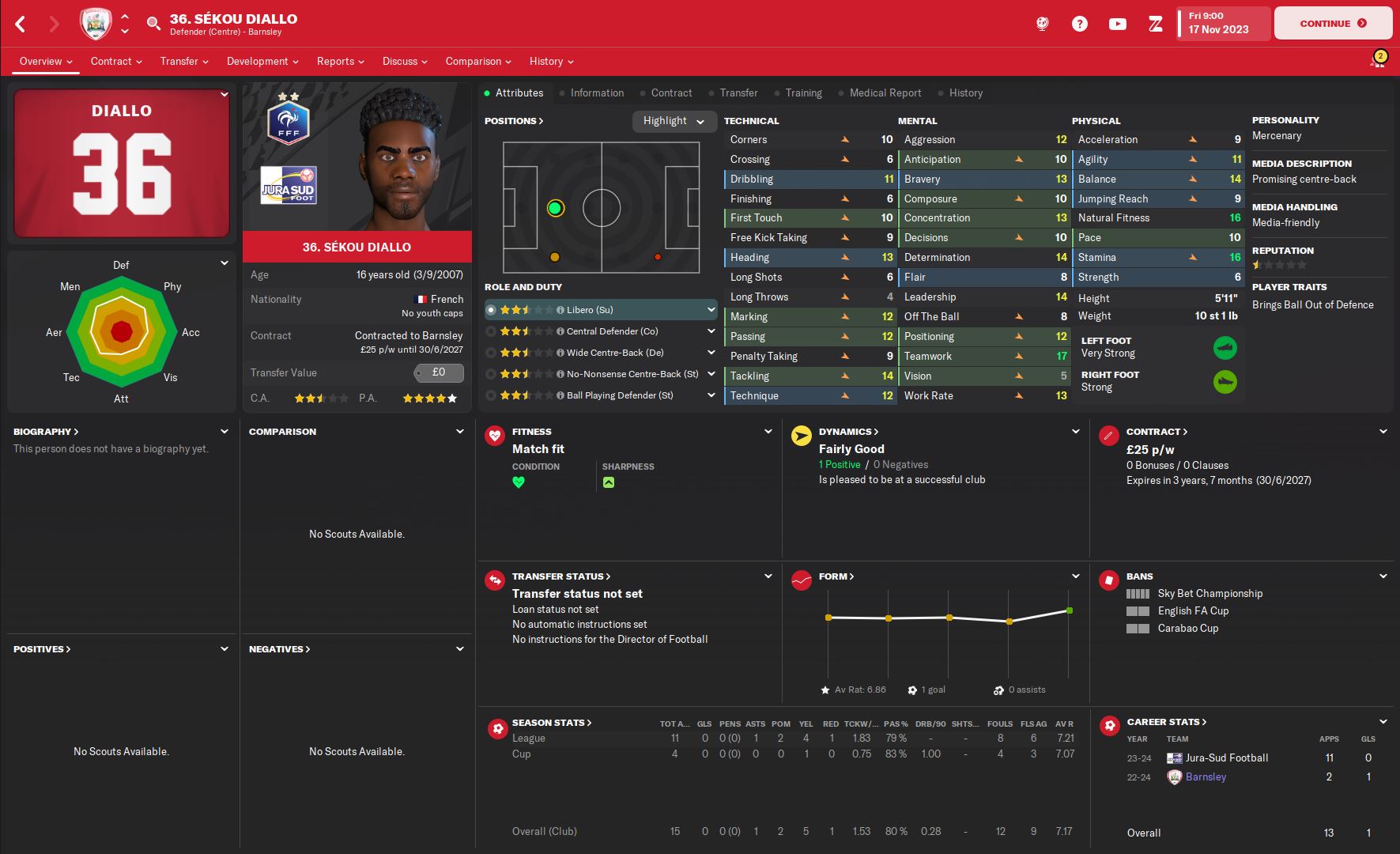Go back with the left arrow

pyautogui.click(x=21, y=24)
